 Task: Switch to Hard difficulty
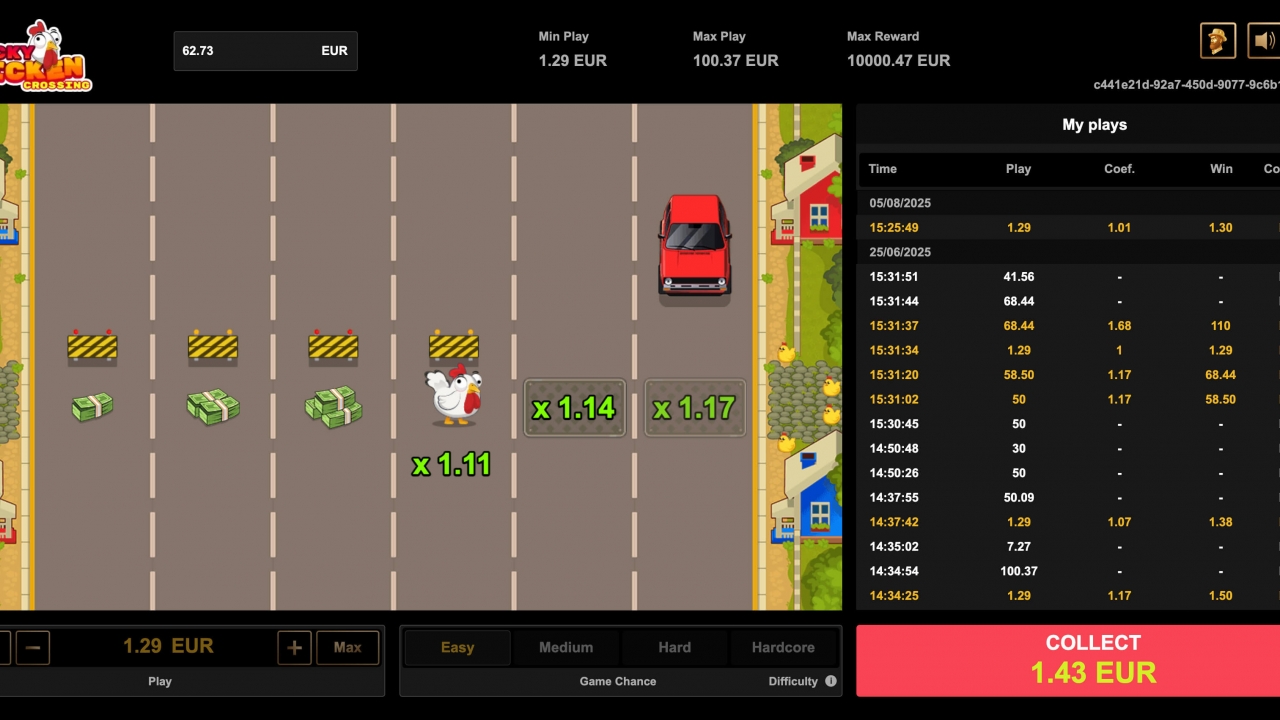click(x=674, y=647)
